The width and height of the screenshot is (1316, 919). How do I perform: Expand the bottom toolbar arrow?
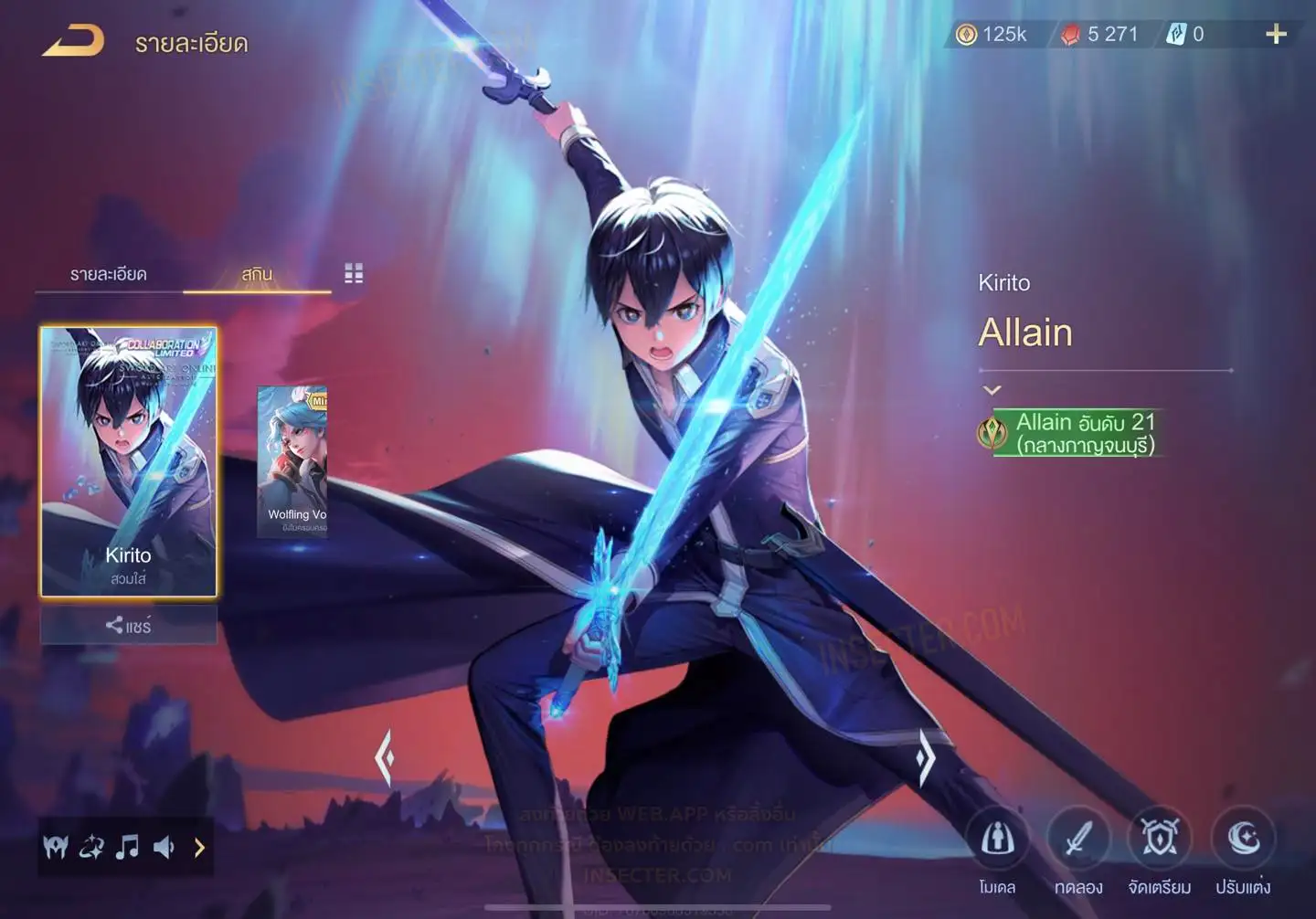(199, 848)
